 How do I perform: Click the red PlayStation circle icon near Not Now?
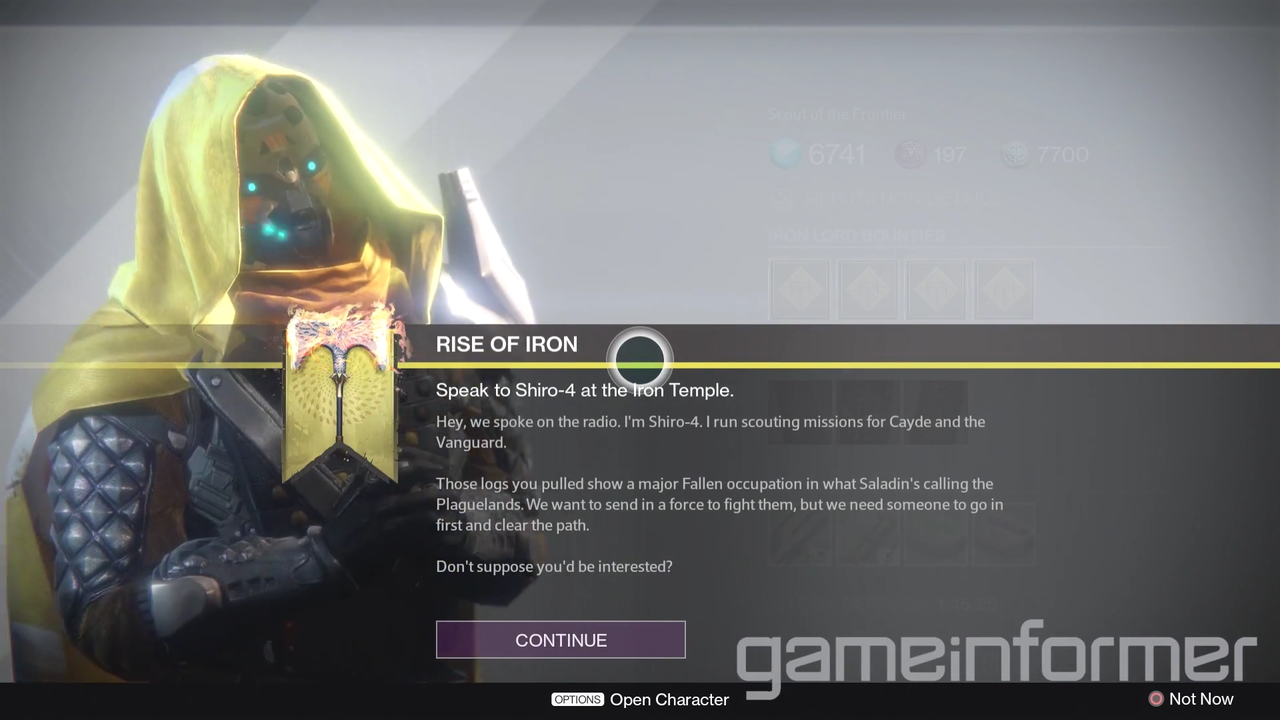[x=1156, y=699]
